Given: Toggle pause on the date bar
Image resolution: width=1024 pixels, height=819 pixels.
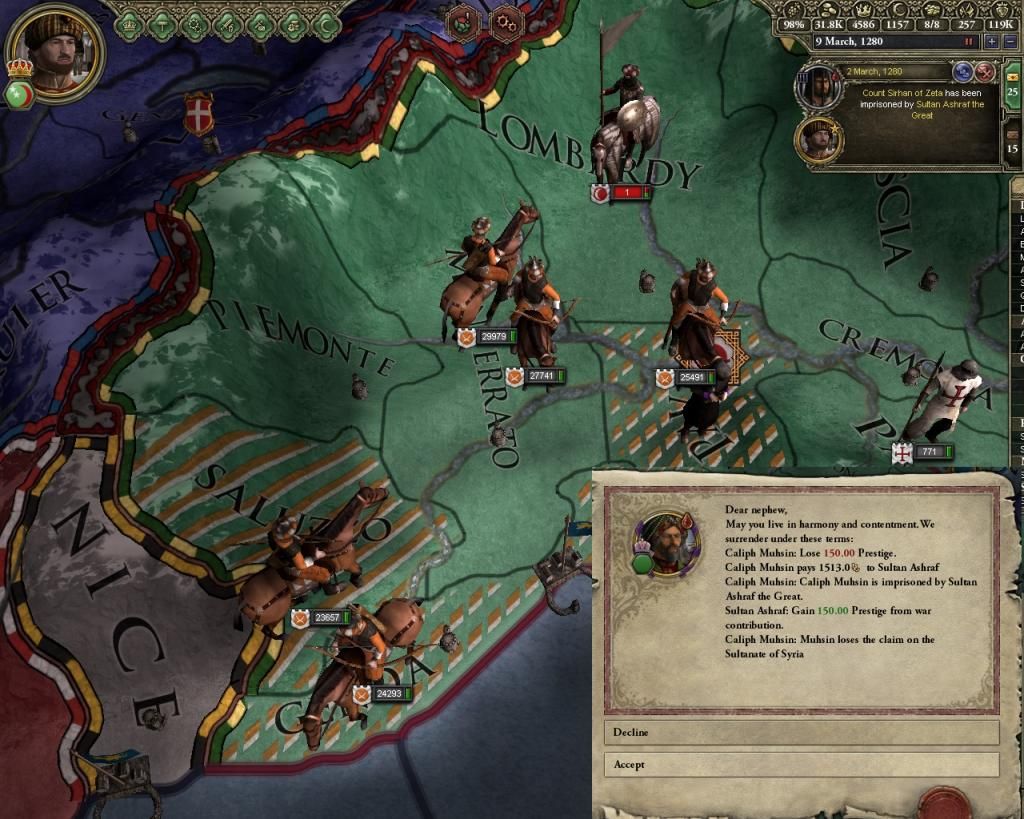Looking at the screenshot, I should (x=968, y=42).
